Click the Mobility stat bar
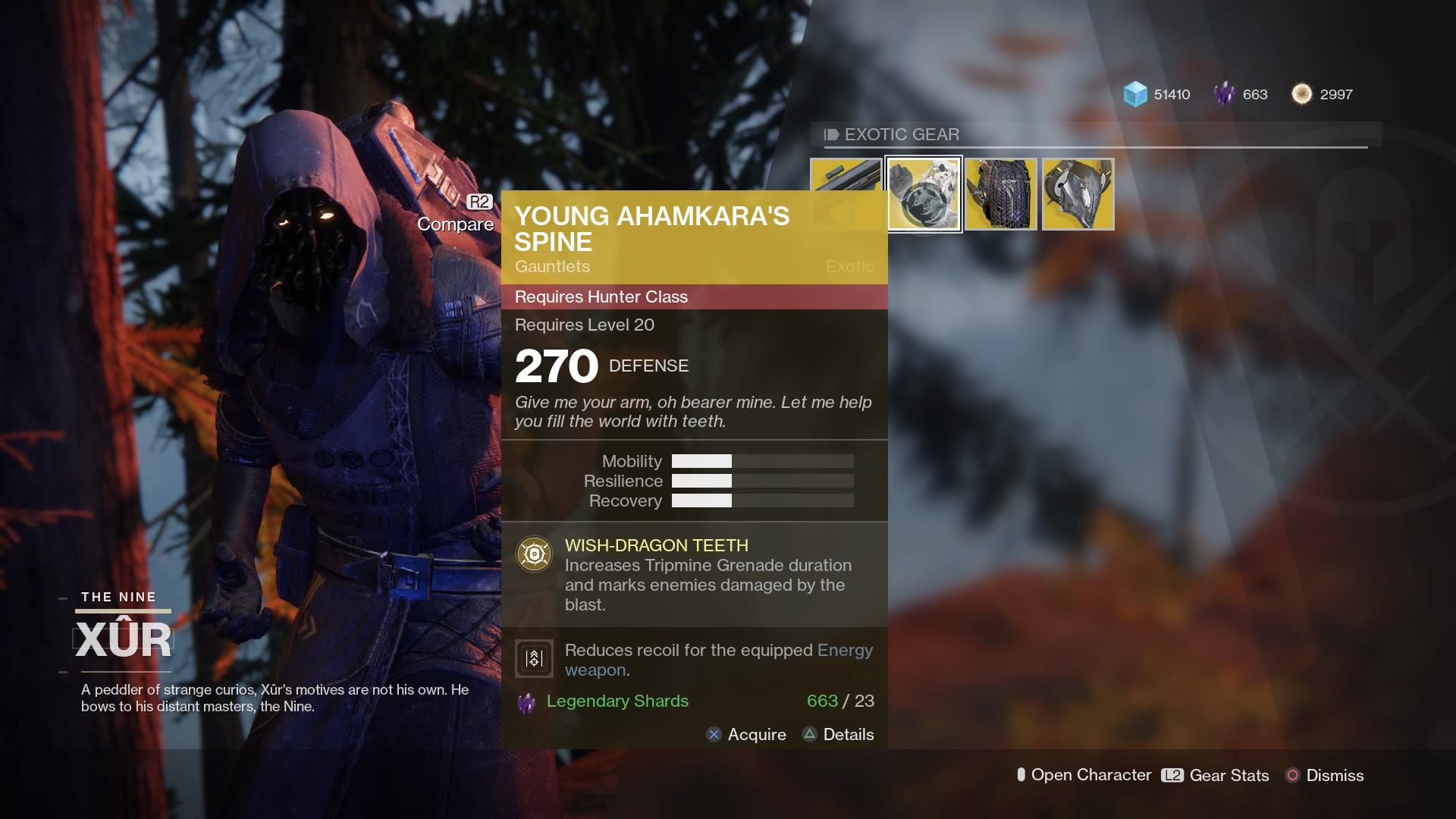This screenshot has width=1456, height=819. pos(762,461)
